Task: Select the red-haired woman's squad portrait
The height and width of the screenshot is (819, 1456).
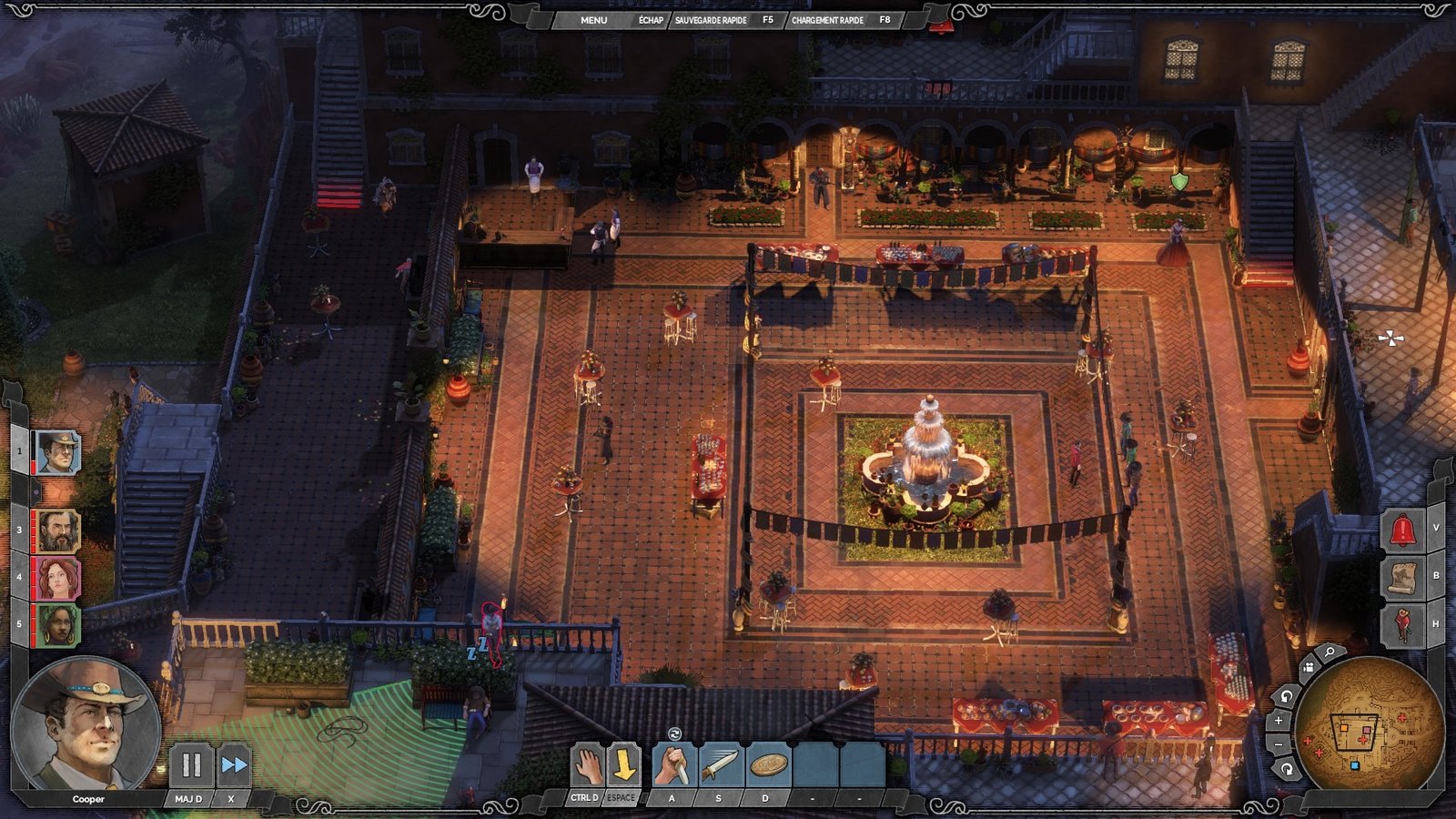Action: pyautogui.click(x=57, y=579)
